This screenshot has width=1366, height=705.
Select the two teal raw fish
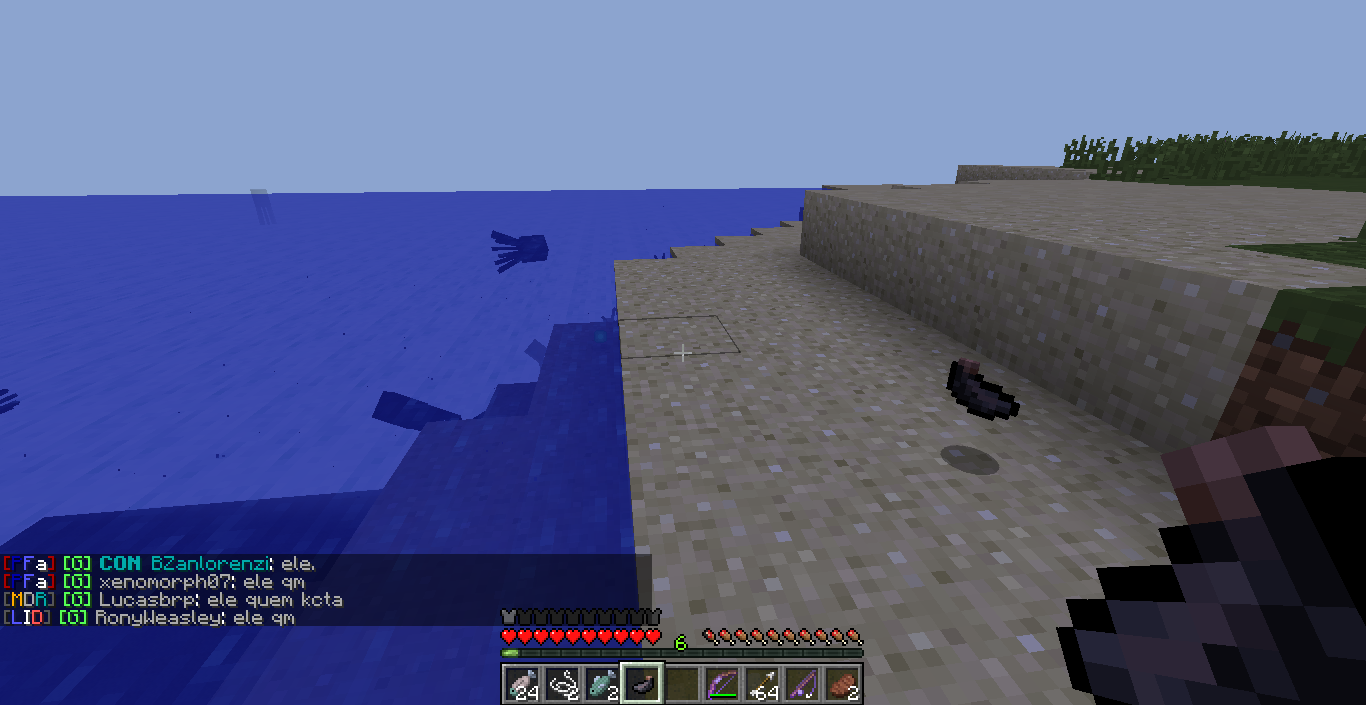pyautogui.click(x=602, y=685)
